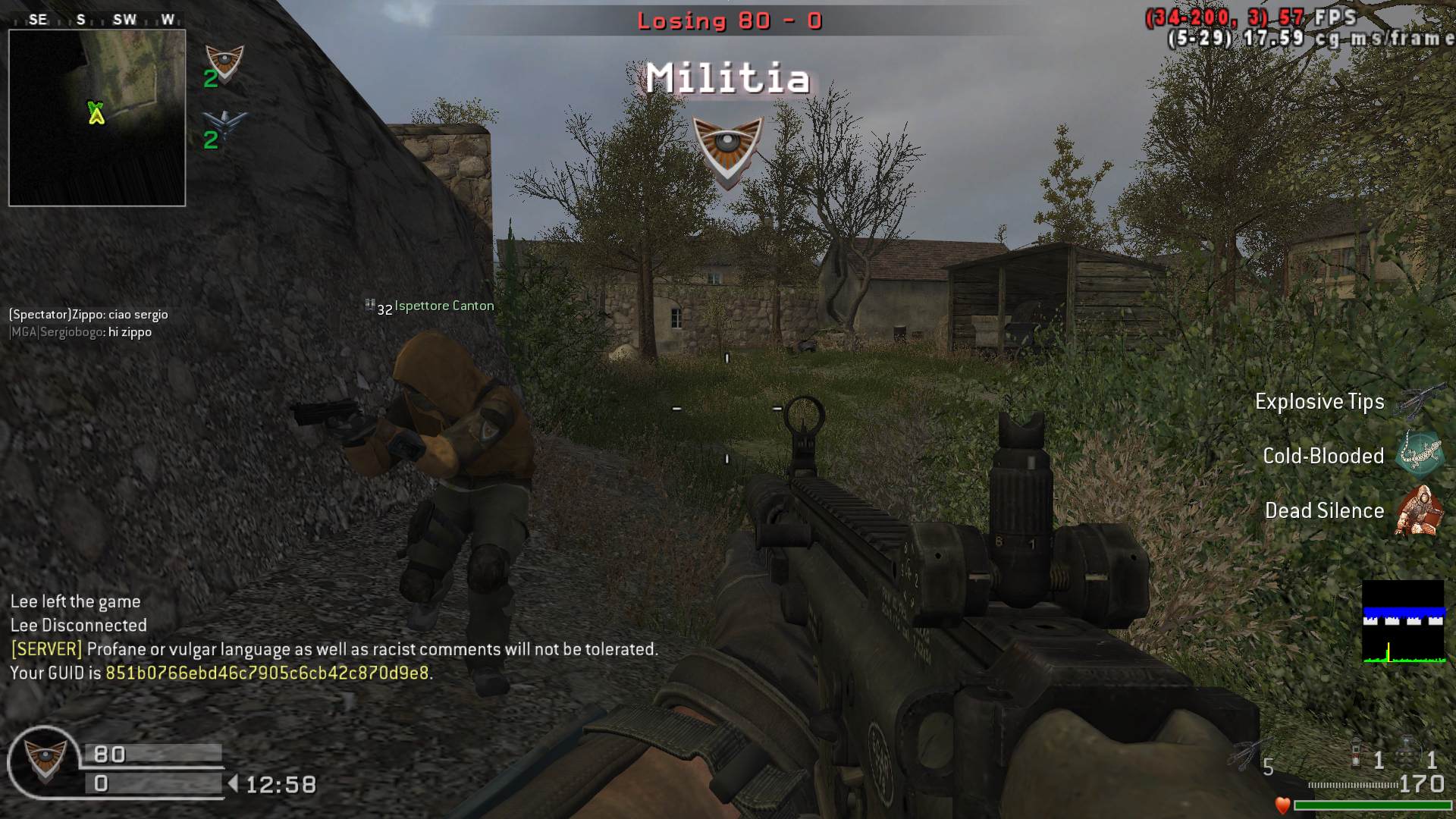Select the Dead Silence perk icon
1456x819 pixels.
point(1418,510)
